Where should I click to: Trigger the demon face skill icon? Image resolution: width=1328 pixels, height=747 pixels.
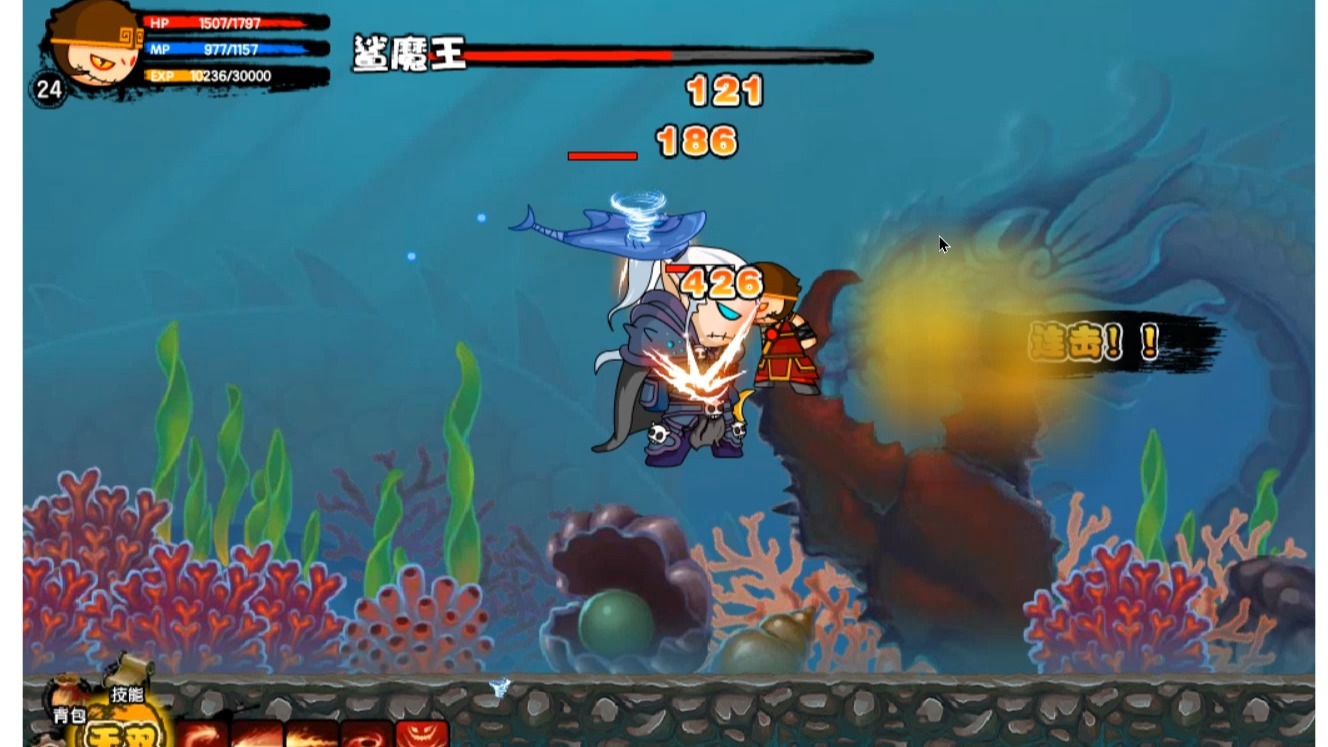tap(421, 736)
